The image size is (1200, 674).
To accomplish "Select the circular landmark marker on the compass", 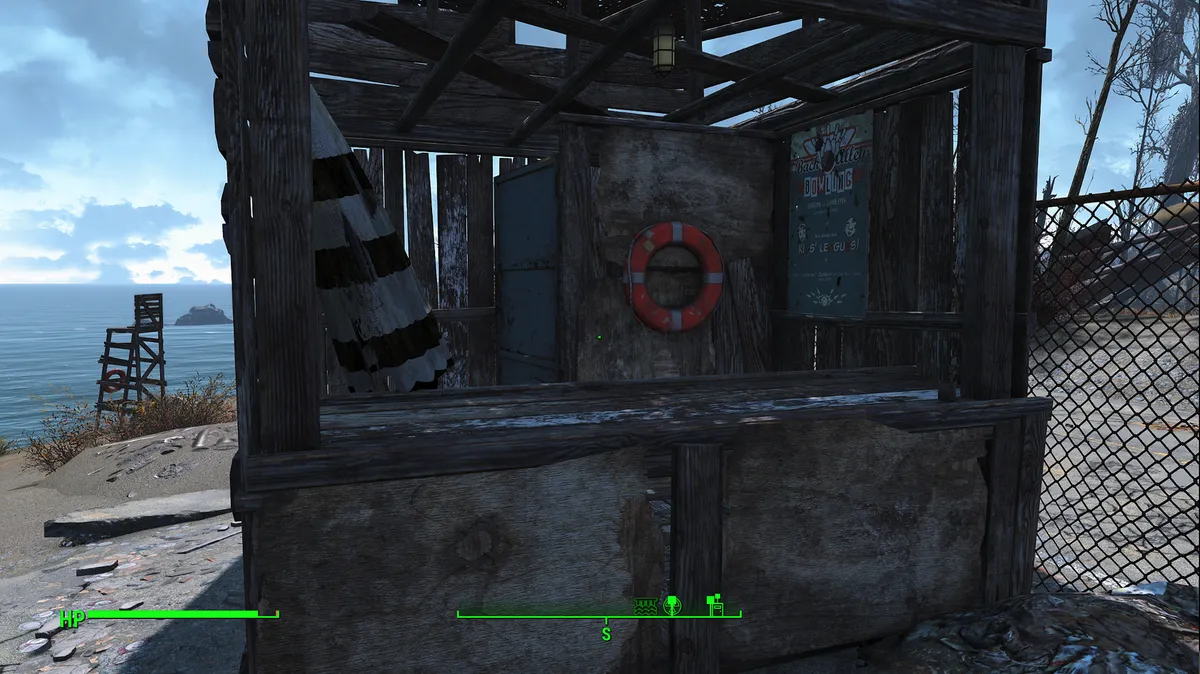I will click(x=672, y=604).
